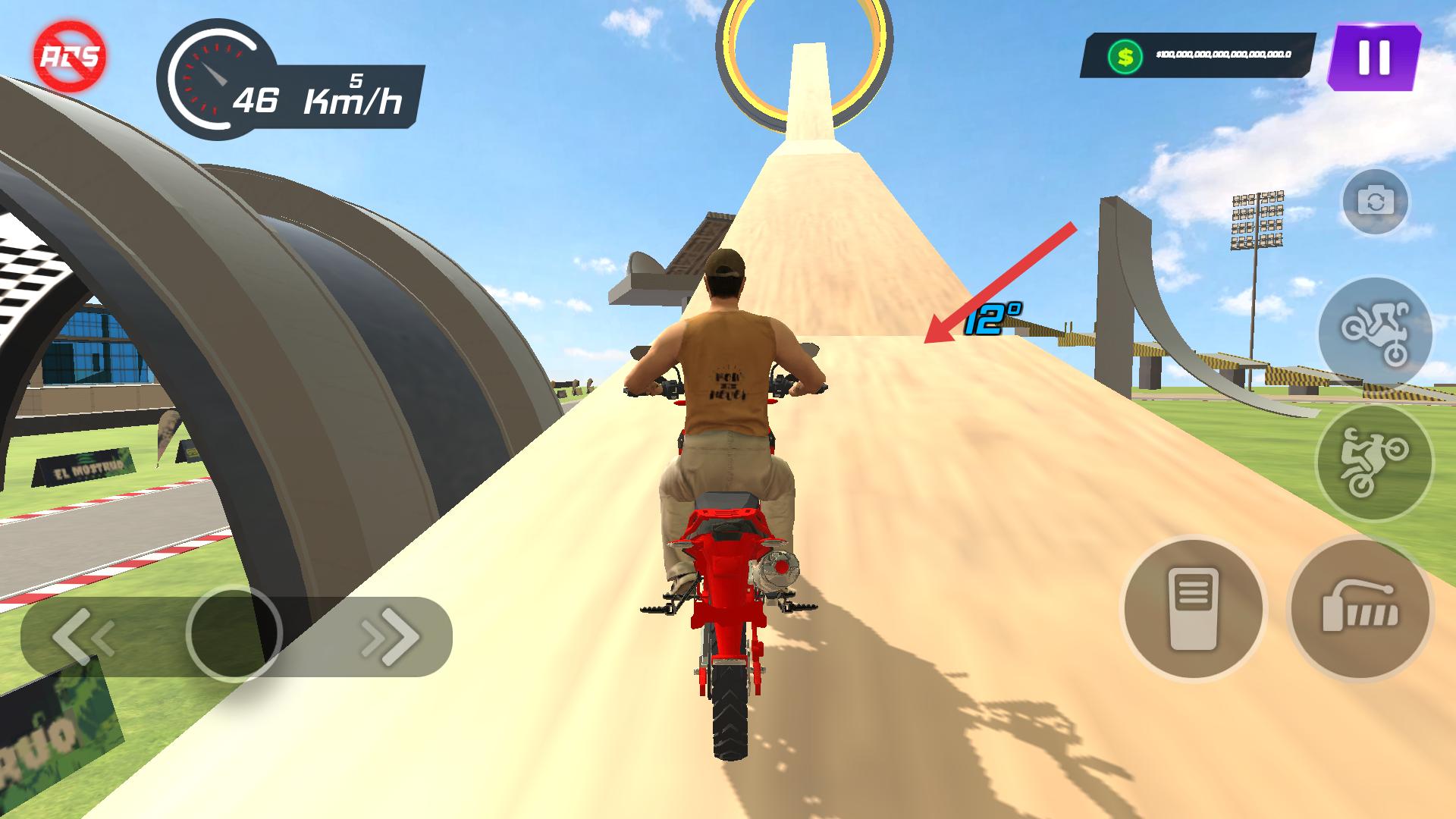This screenshot has height=819, width=1456.
Task: Steer right with the right arrows
Action: tap(391, 636)
